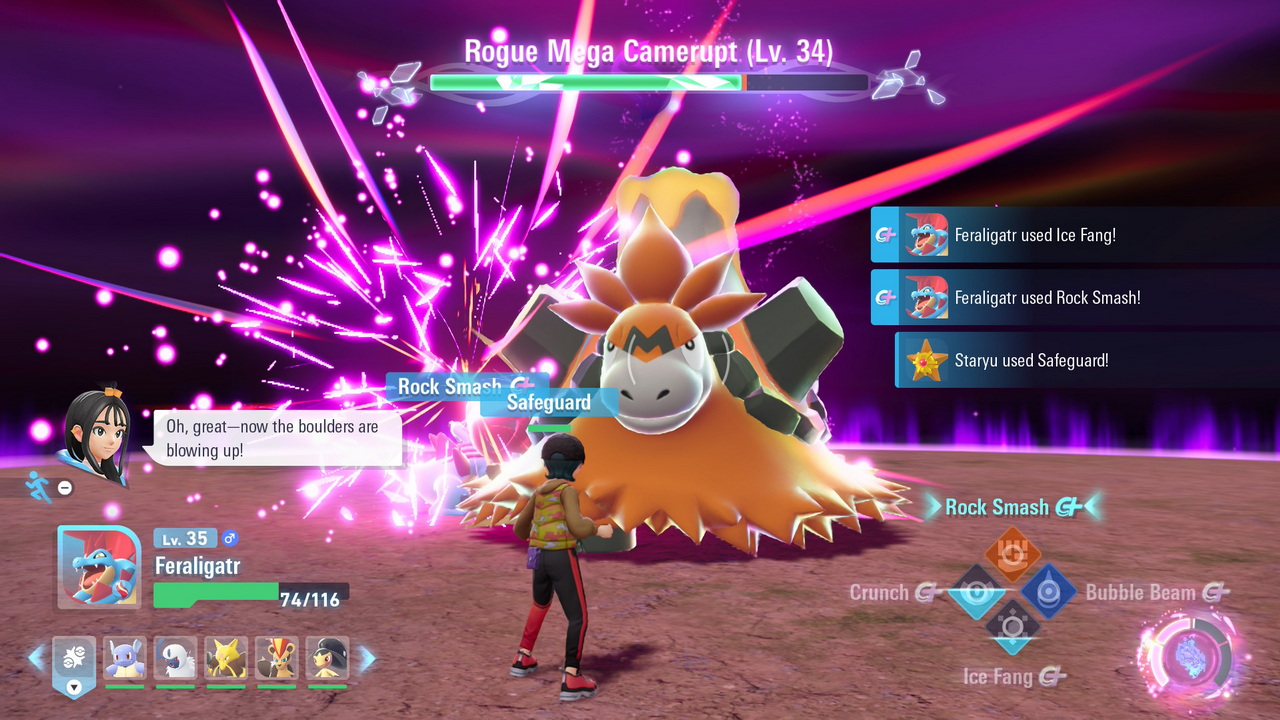Click the companion trainer portrait
The width and height of the screenshot is (1280, 720).
tap(95, 435)
